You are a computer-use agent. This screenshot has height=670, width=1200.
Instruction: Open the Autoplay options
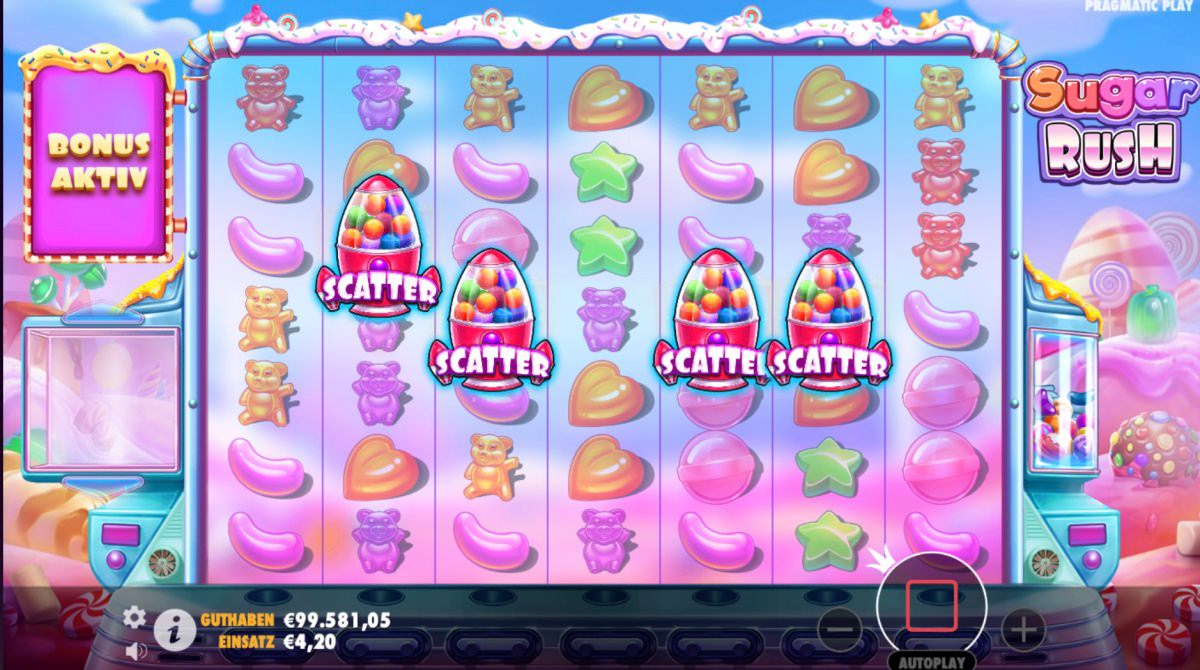pos(931,662)
